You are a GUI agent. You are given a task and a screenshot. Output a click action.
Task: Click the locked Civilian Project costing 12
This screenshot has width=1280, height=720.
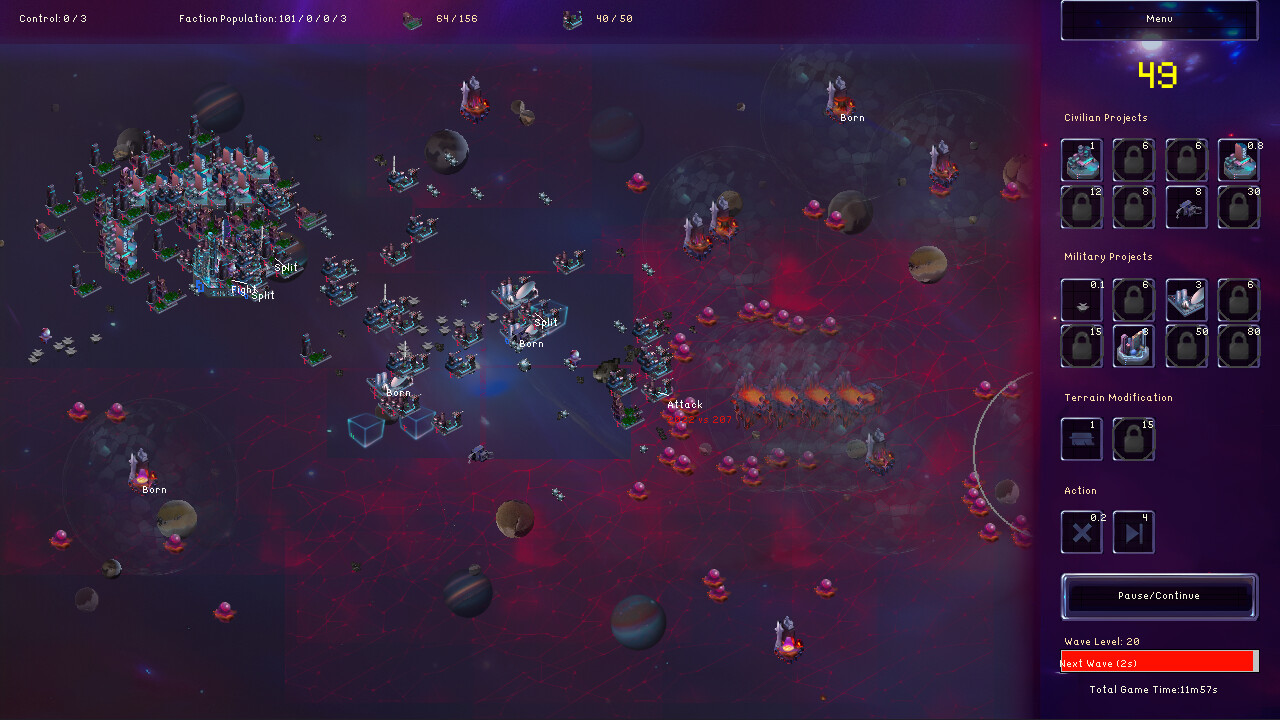click(1081, 207)
